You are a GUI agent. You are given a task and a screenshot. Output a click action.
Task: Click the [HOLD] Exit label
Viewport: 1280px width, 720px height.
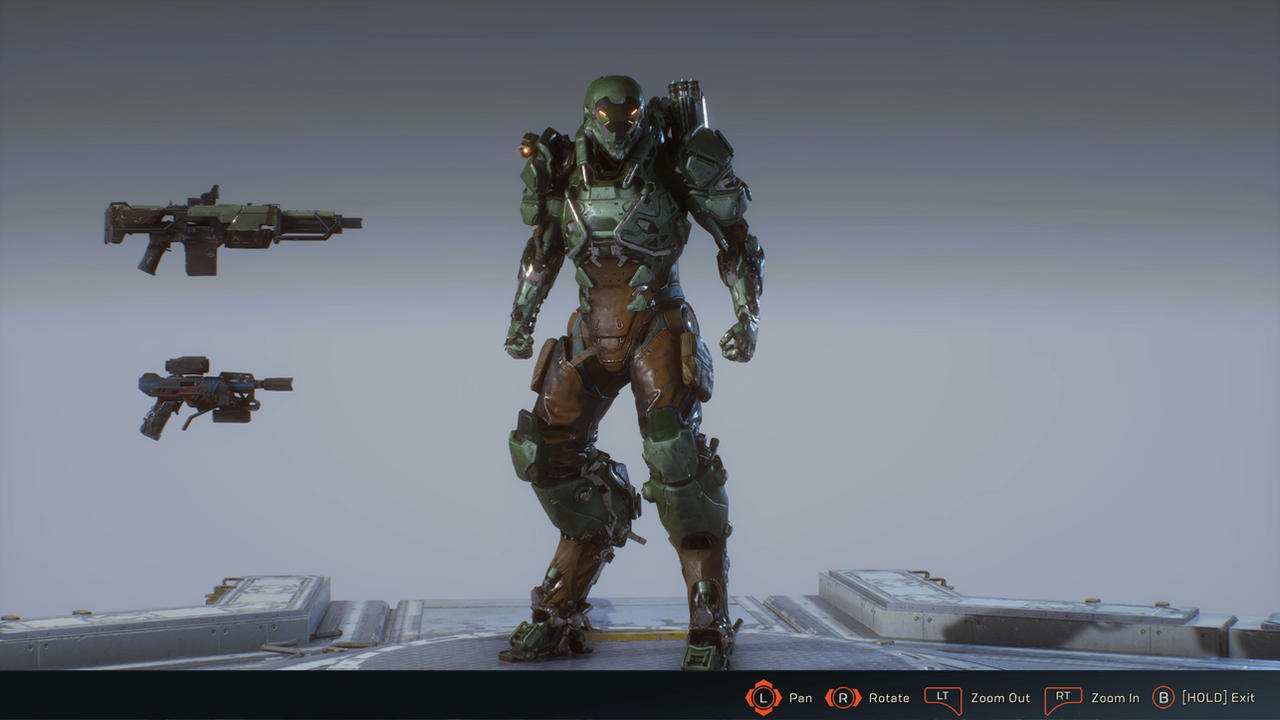tap(1218, 698)
